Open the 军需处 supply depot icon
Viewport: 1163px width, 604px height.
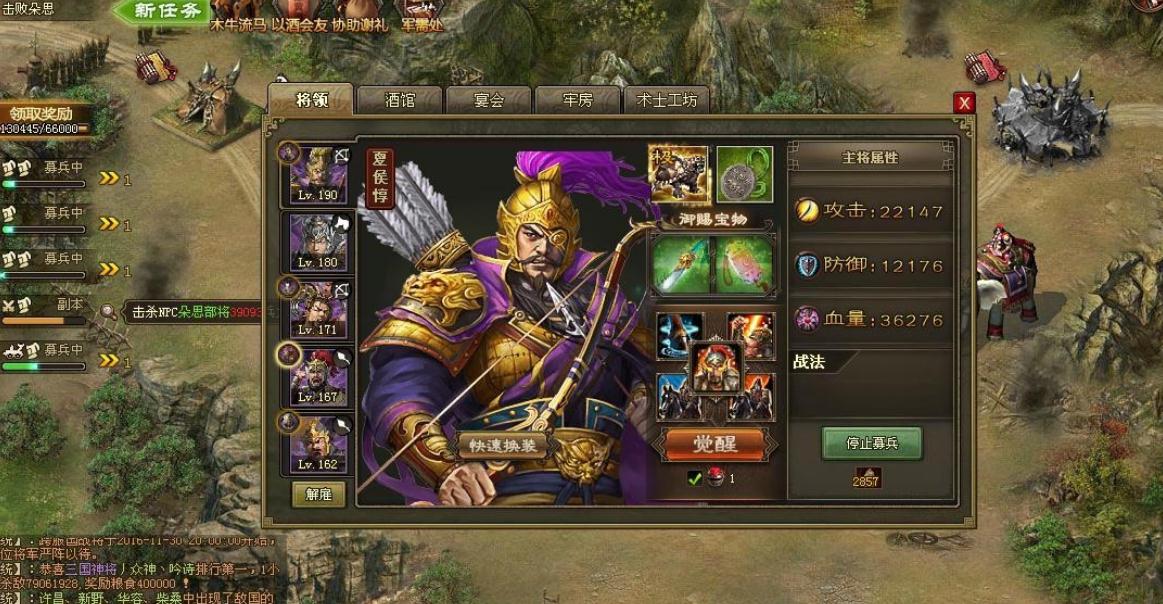(421, 17)
